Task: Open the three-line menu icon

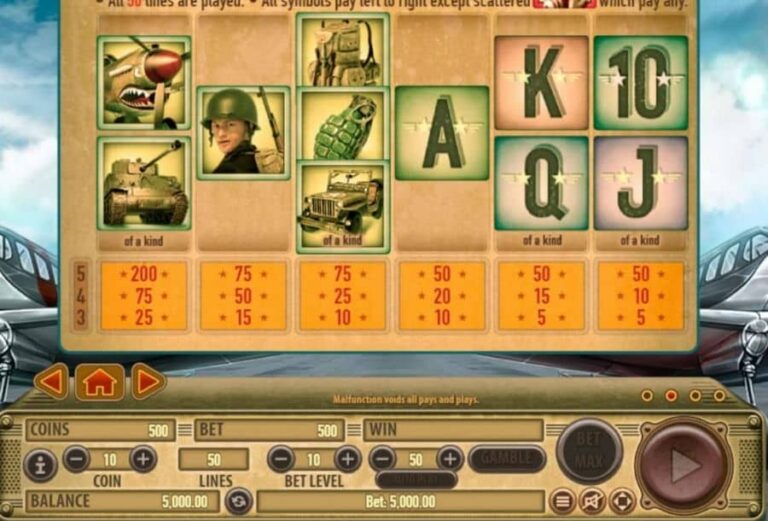Action: [x=563, y=500]
